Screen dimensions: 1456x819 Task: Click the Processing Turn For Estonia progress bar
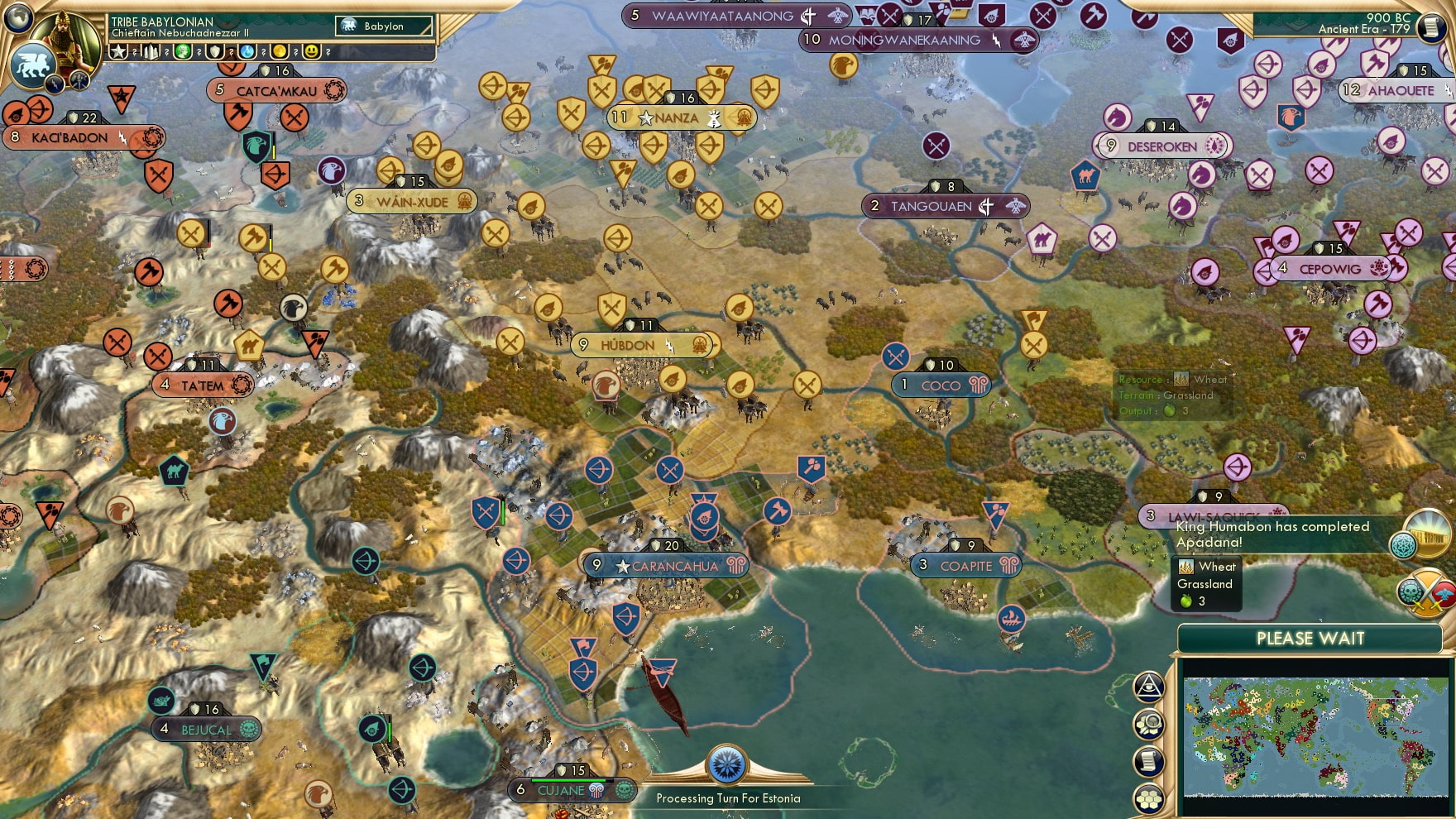pyautogui.click(x=728, y=799)
